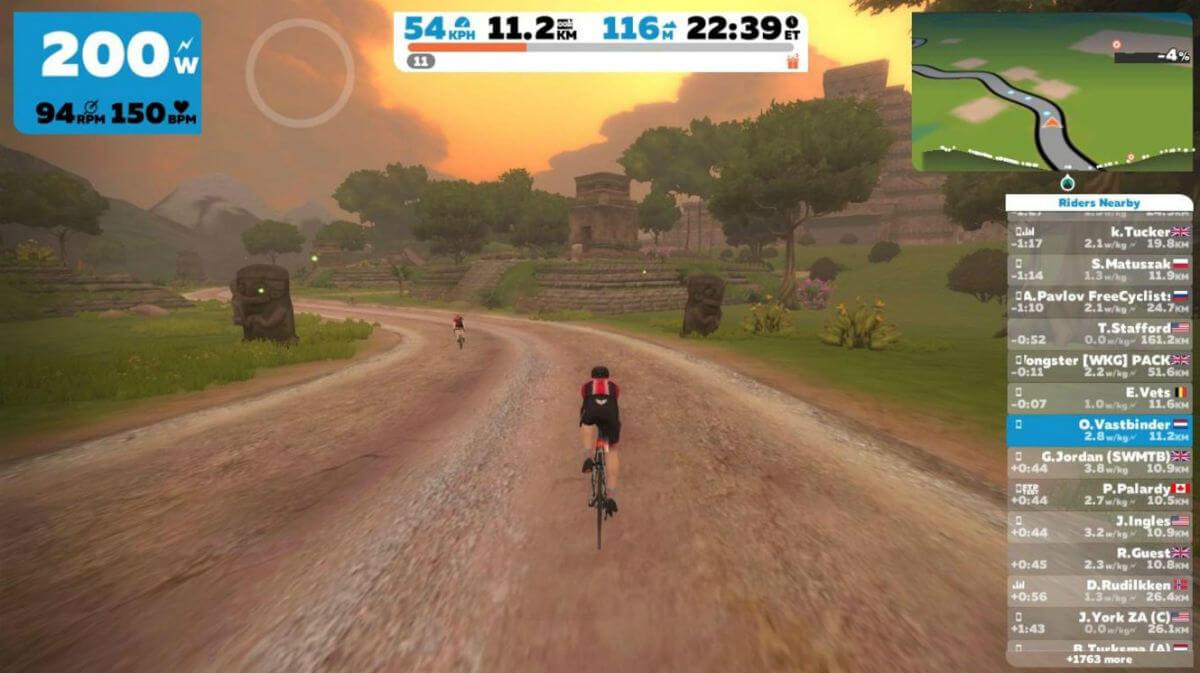Select E.Vets in the rider list
1200x673 pixels.
[1099, 398]
